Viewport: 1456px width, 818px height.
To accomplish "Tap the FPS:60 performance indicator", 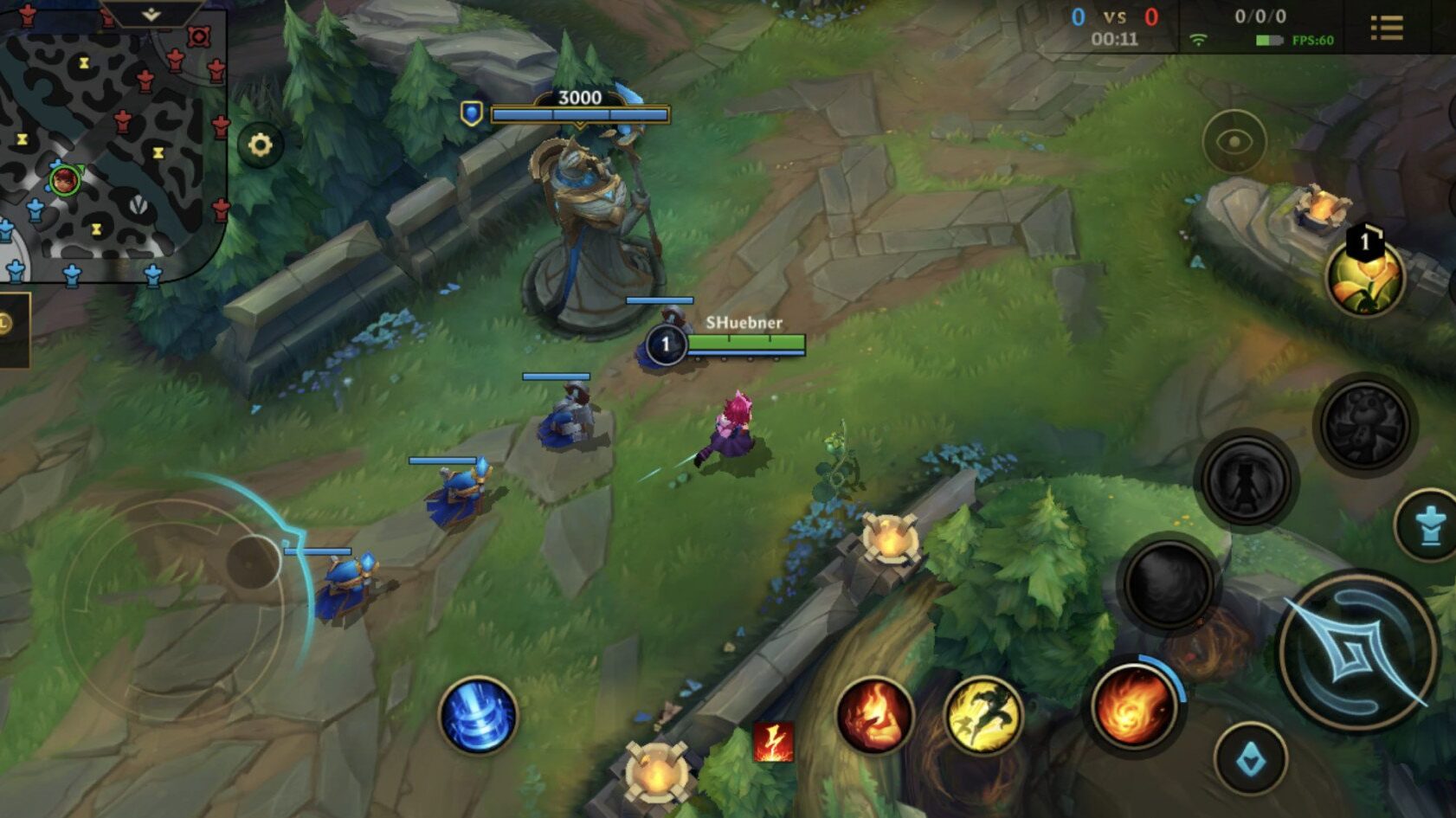I will (x=1314, y=38).
